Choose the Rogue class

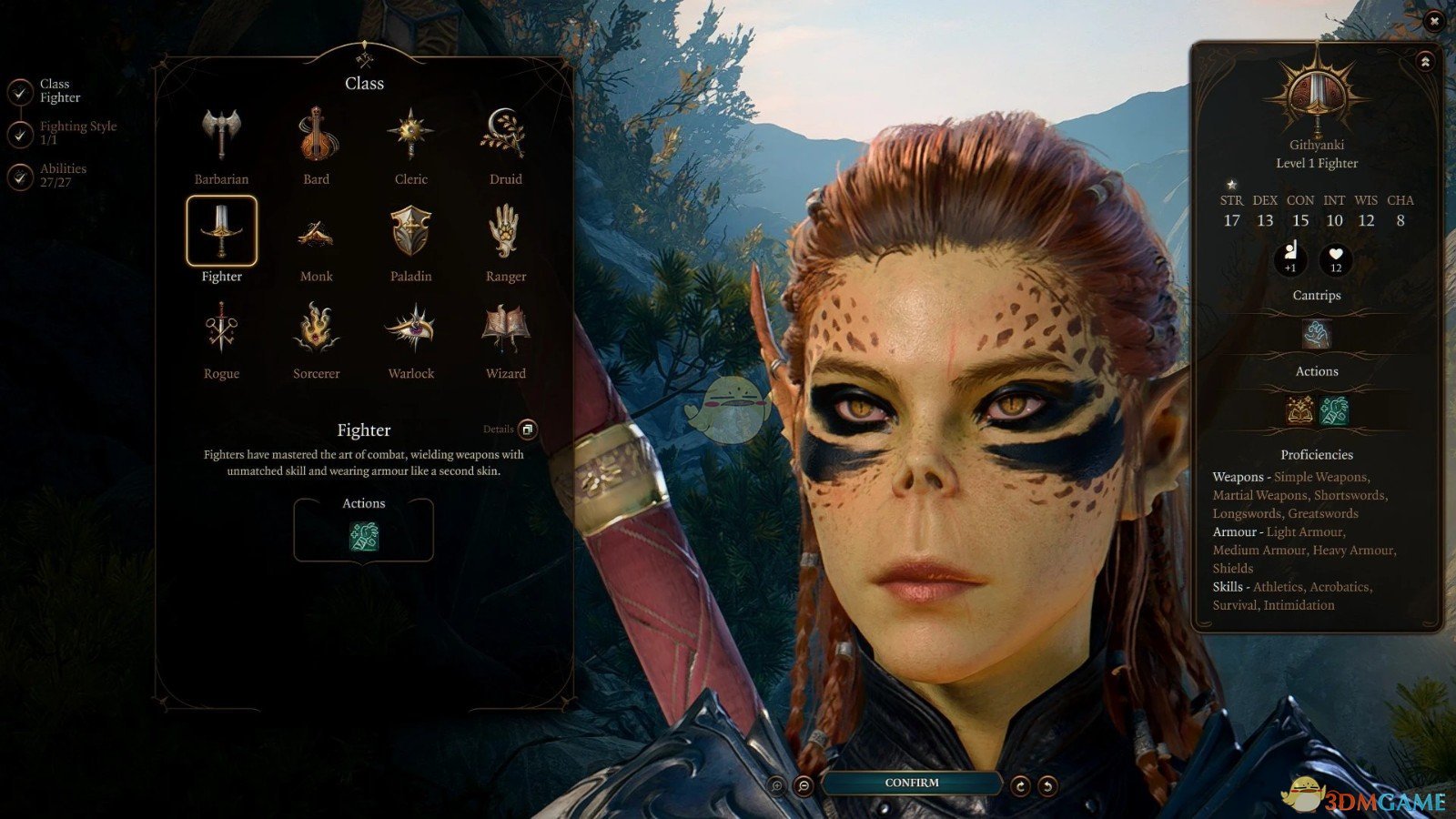221,330
